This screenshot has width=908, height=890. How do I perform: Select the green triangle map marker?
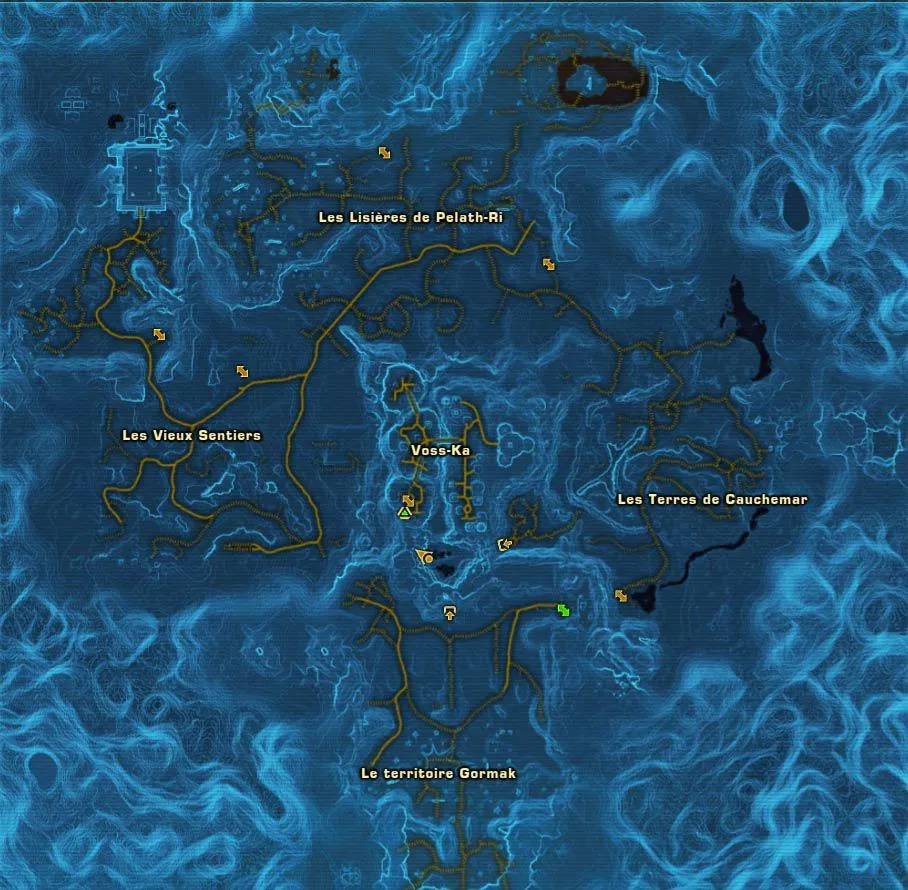404,513
